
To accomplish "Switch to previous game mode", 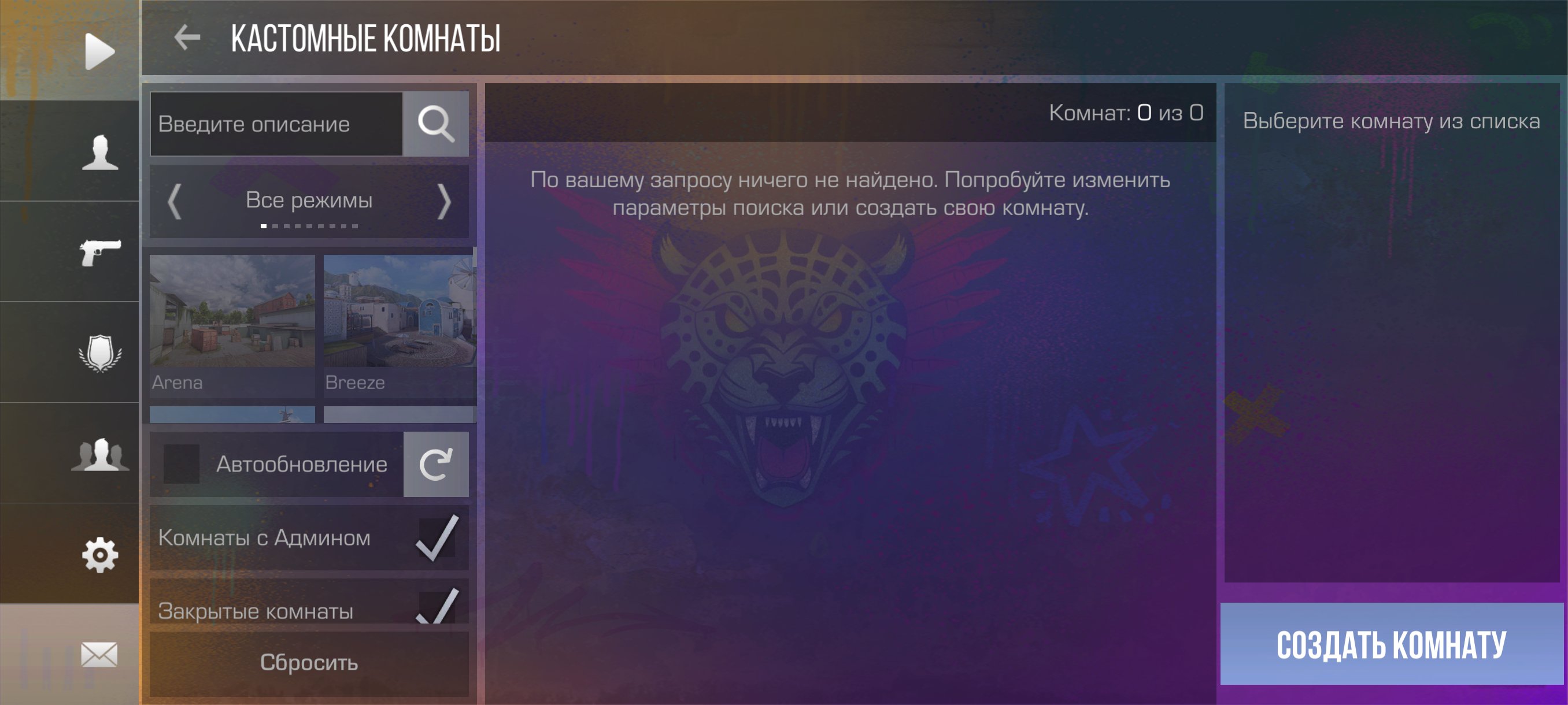I will click(175, 201).
